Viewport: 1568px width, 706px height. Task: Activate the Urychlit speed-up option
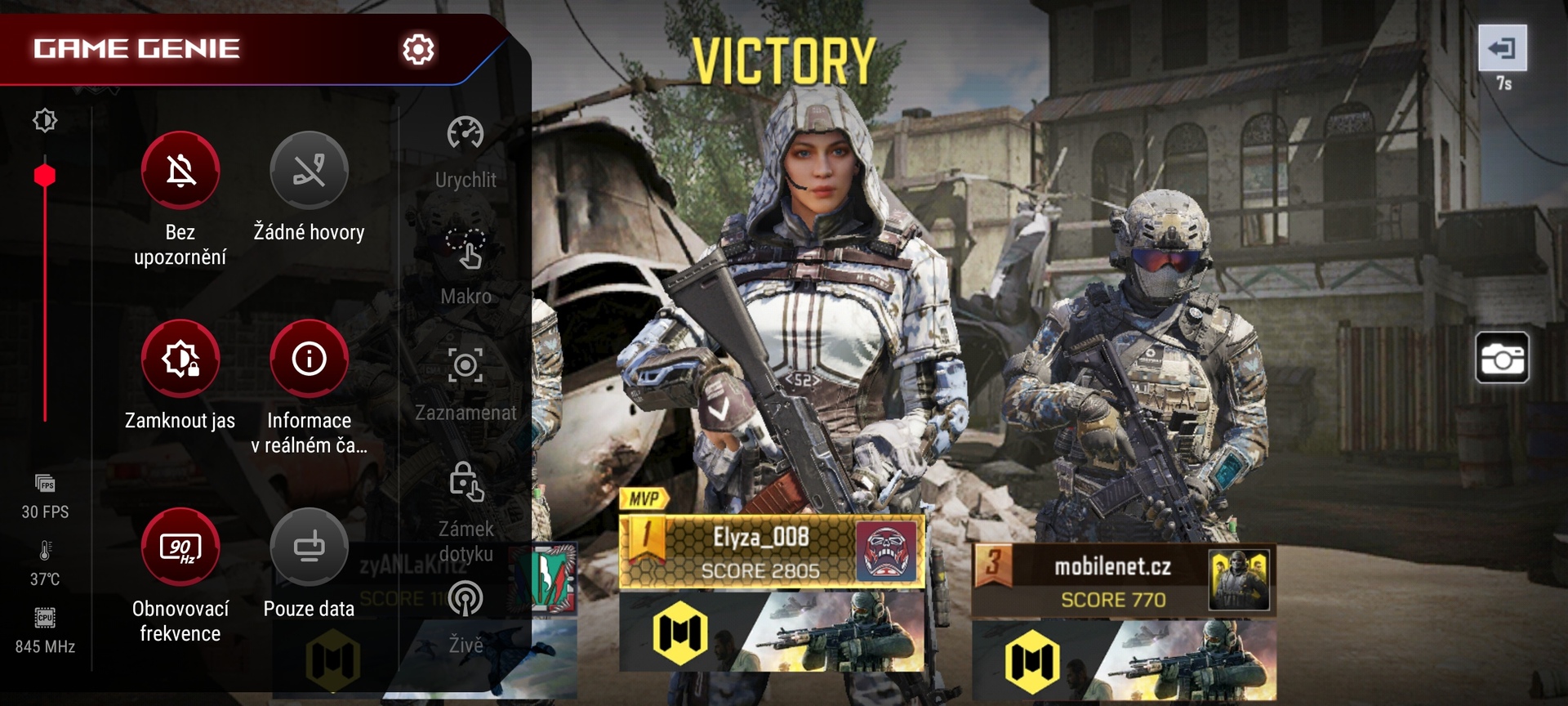coord(465,135)
